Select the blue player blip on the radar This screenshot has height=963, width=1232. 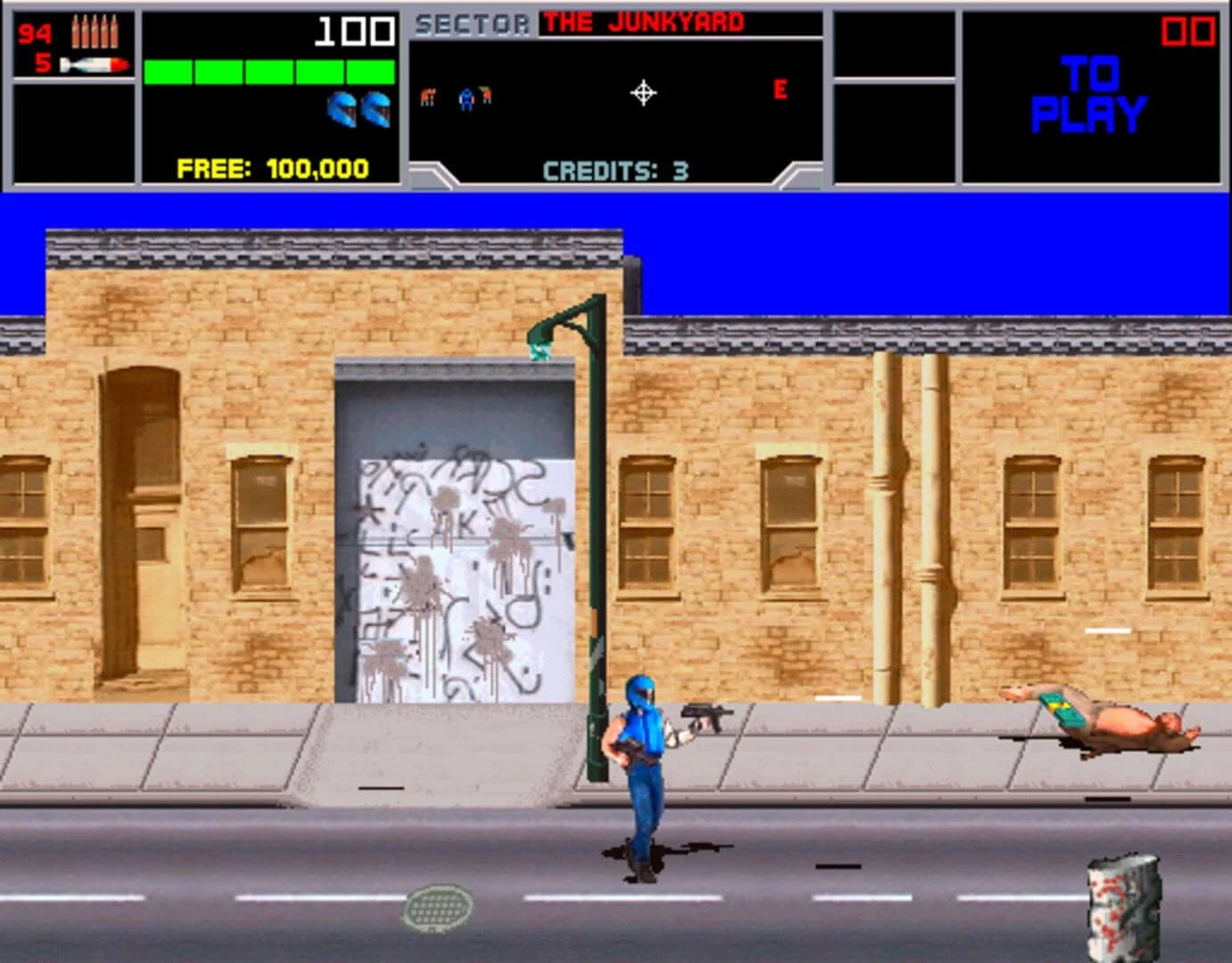pos(464,98)
